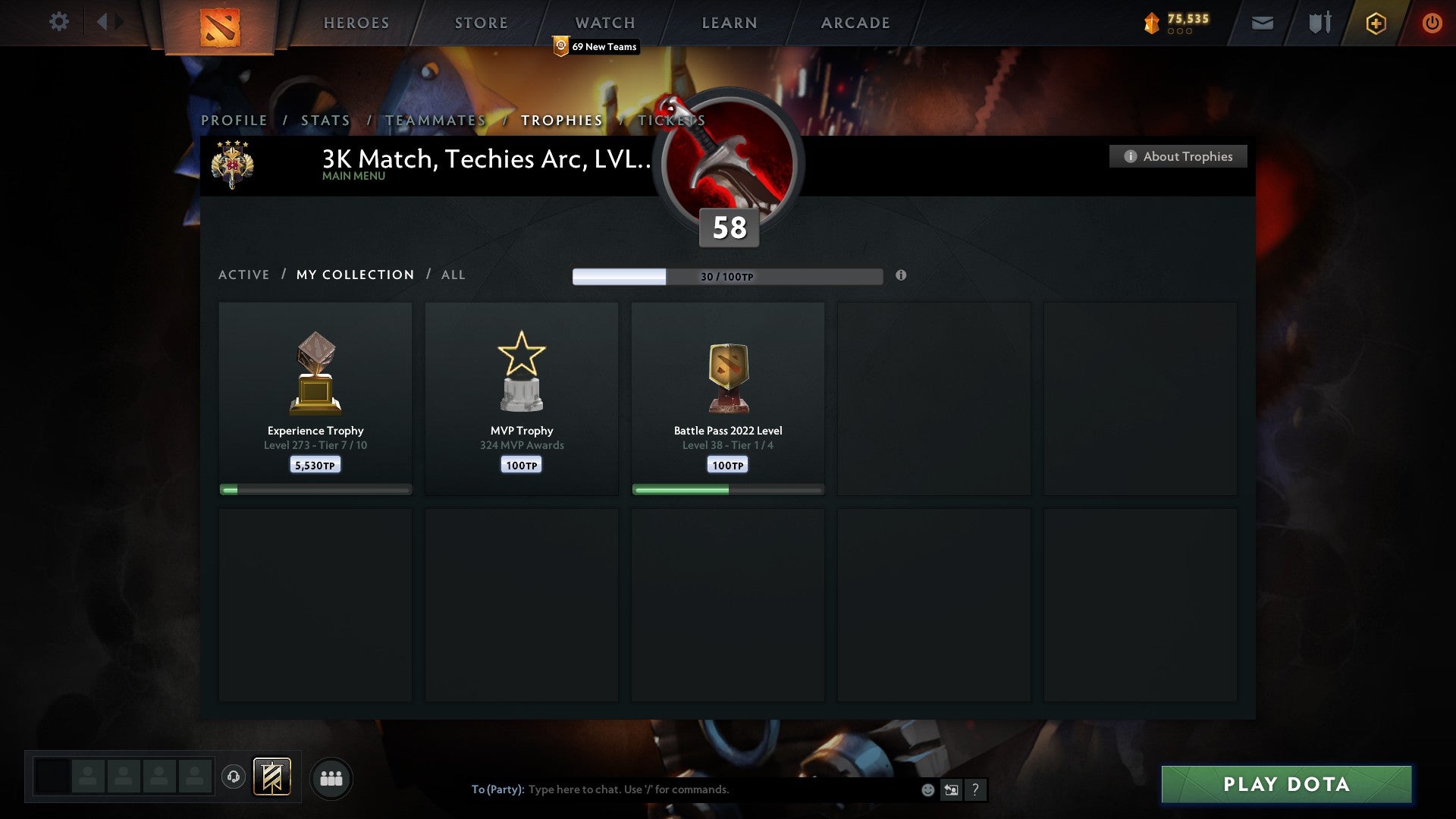1456x819 pixels.
Task: Open the Dota 2 mail/notifications inbox
Action: (1261, 23)
